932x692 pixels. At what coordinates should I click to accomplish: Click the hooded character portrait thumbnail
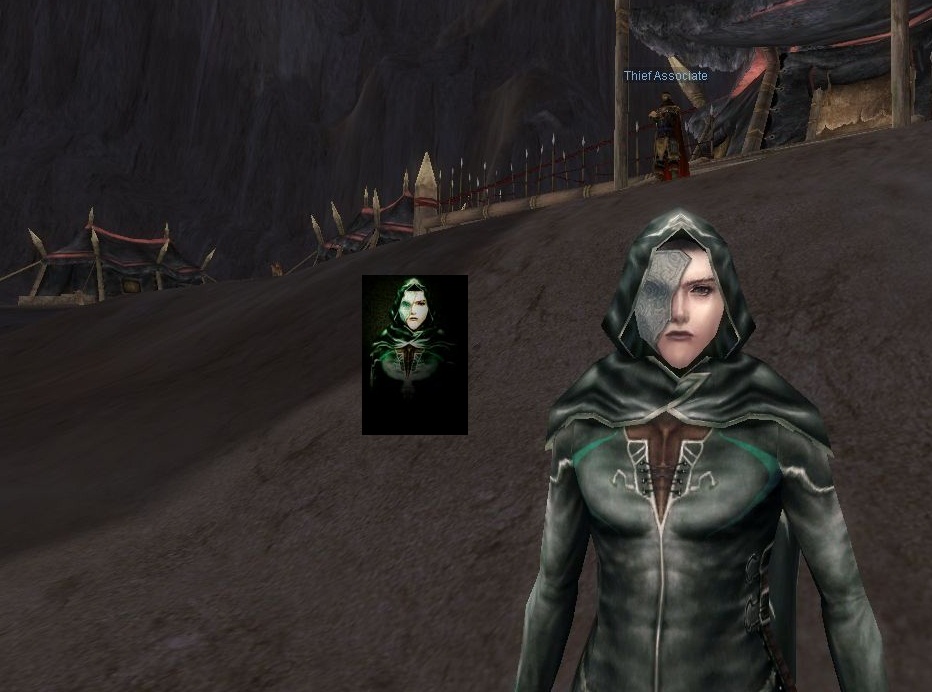pos(414,354)
